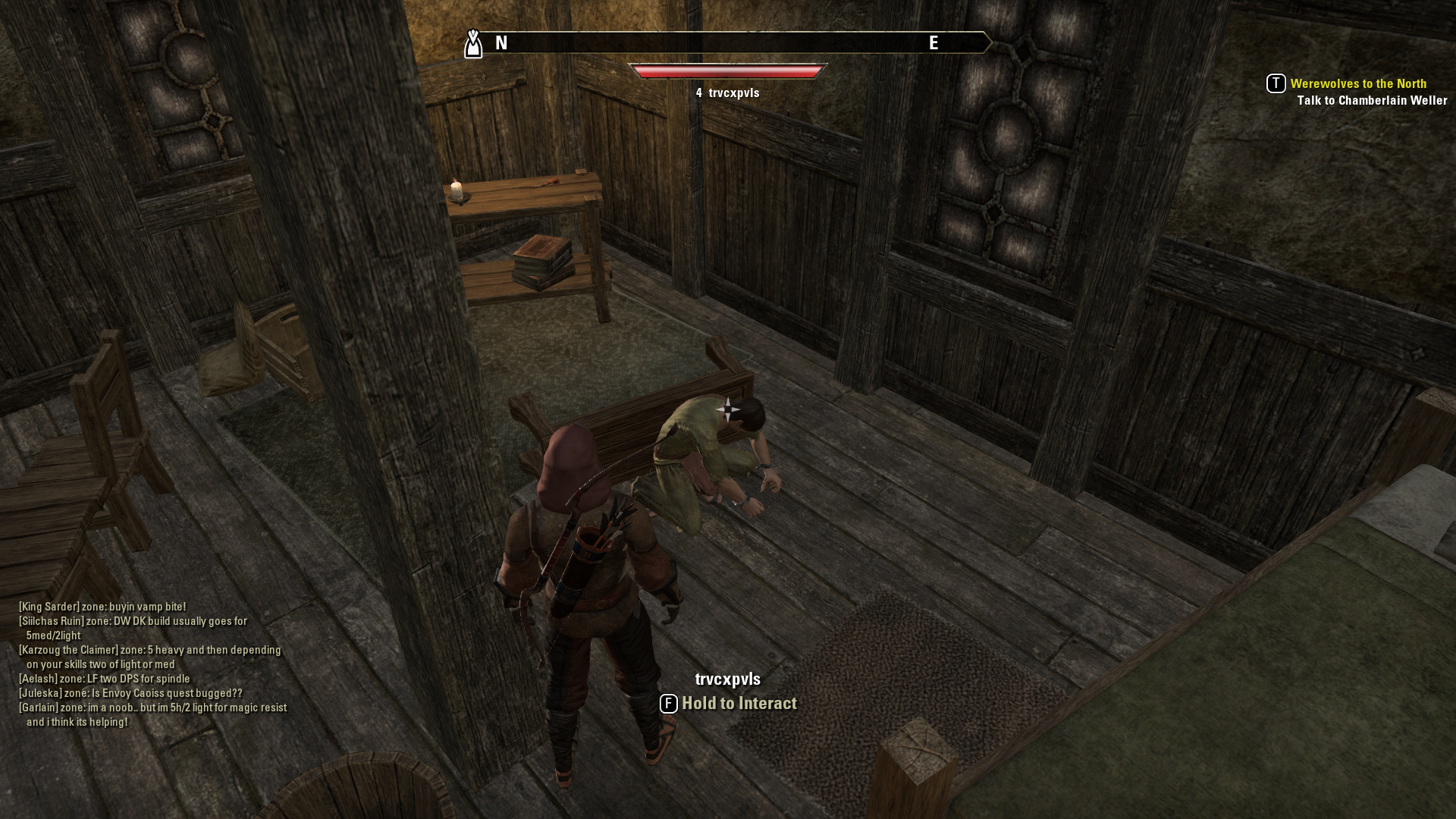1456x819 pixels.
Task: Select the N cardinal marker on the compass
Action: pos(500,43)
